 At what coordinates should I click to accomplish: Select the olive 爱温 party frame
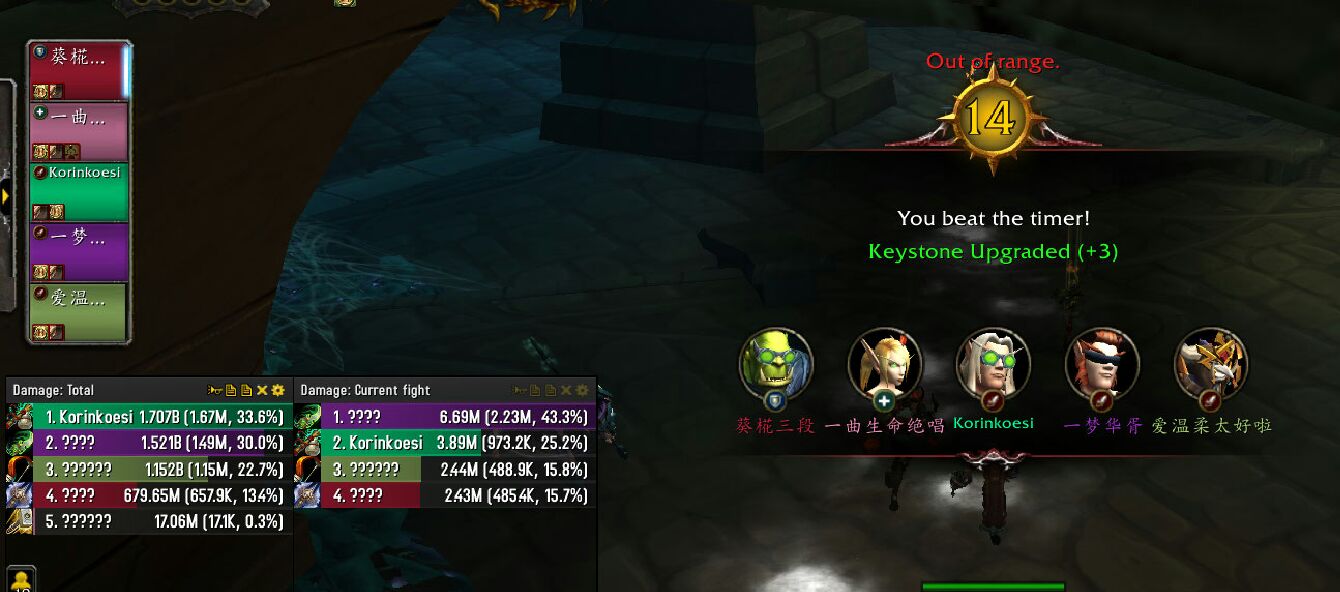click(x=78, y=311)
